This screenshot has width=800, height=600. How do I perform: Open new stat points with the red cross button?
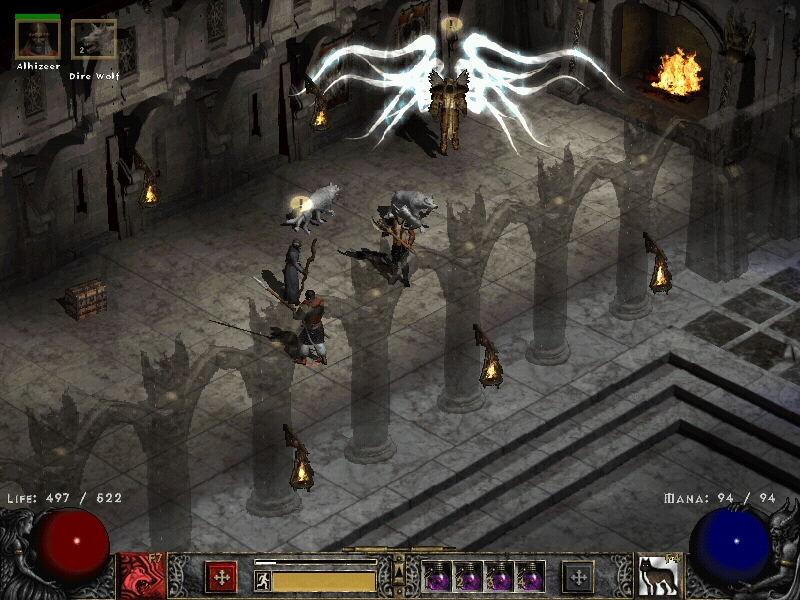click(x=221, y=577)
